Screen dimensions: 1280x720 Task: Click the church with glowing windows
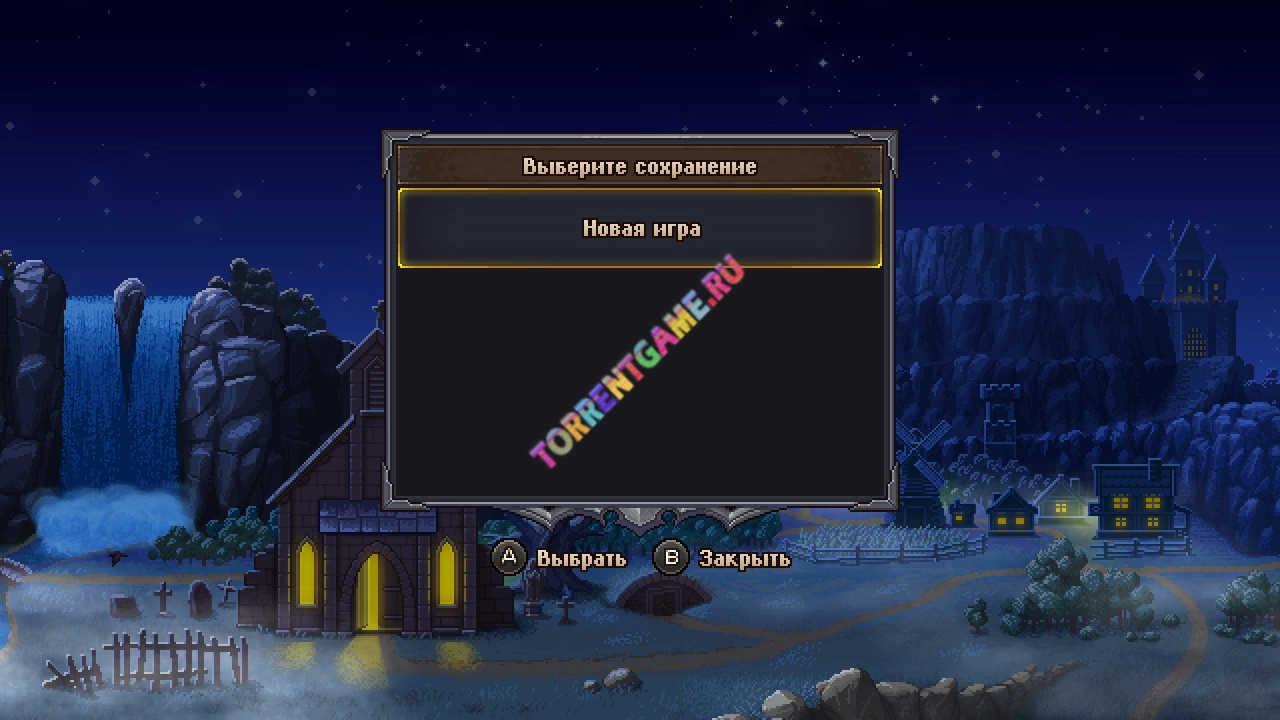pyautogui.click(x=371, y=560)
